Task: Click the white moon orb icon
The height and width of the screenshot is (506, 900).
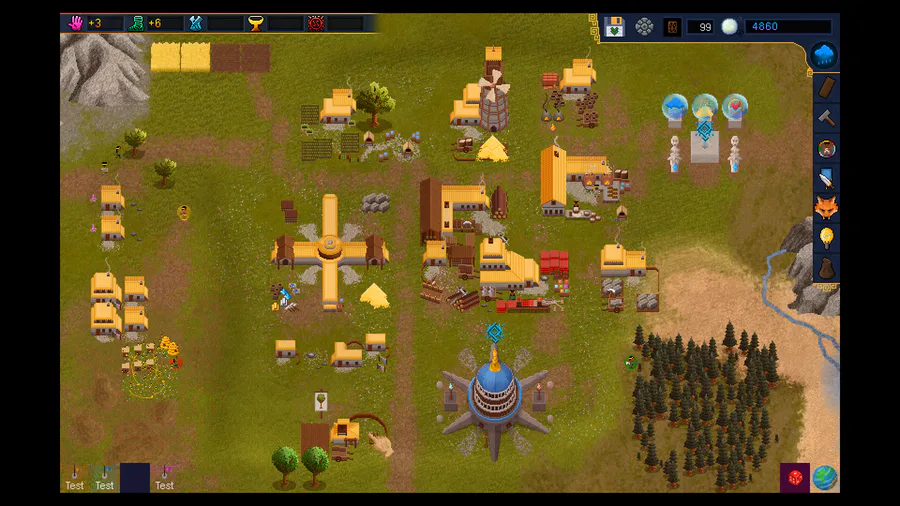Action: 729,27
